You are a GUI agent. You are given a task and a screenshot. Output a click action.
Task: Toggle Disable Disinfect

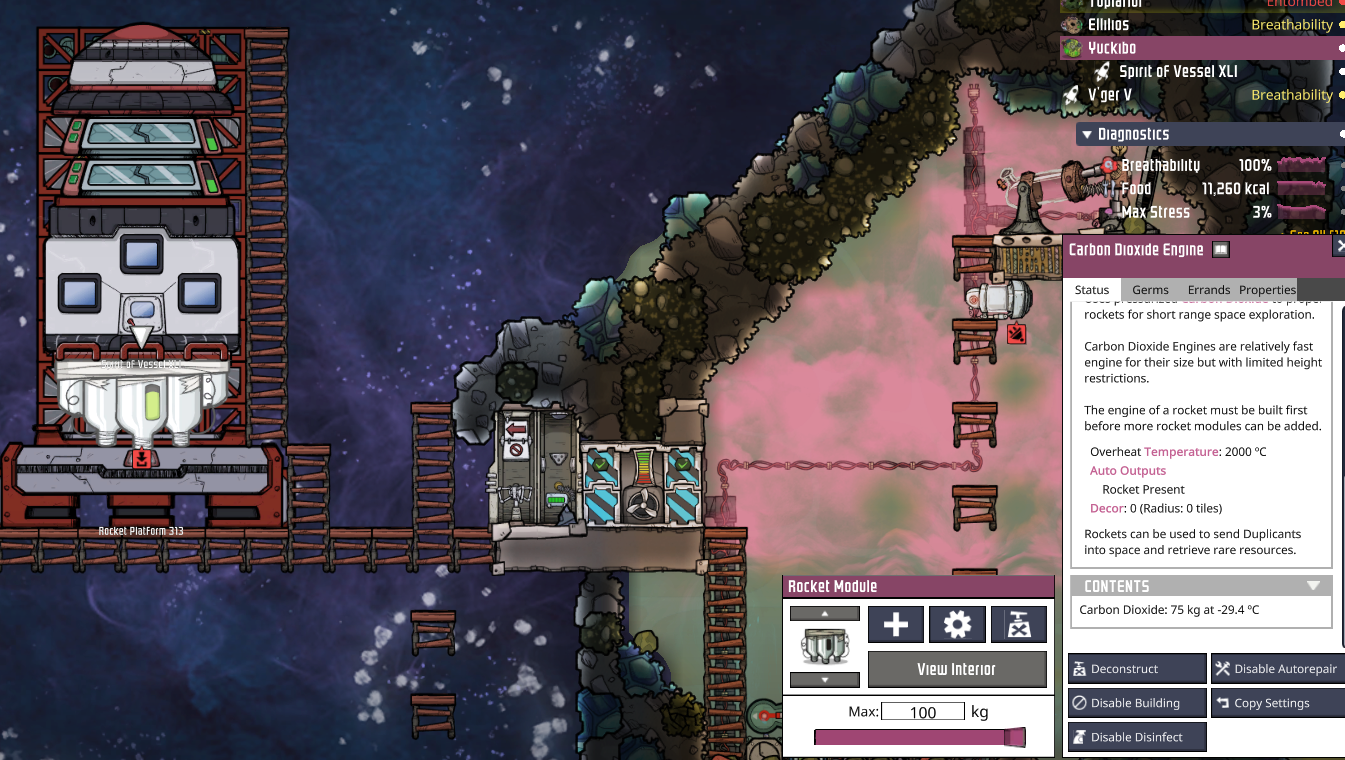[x=1137, y=737]
